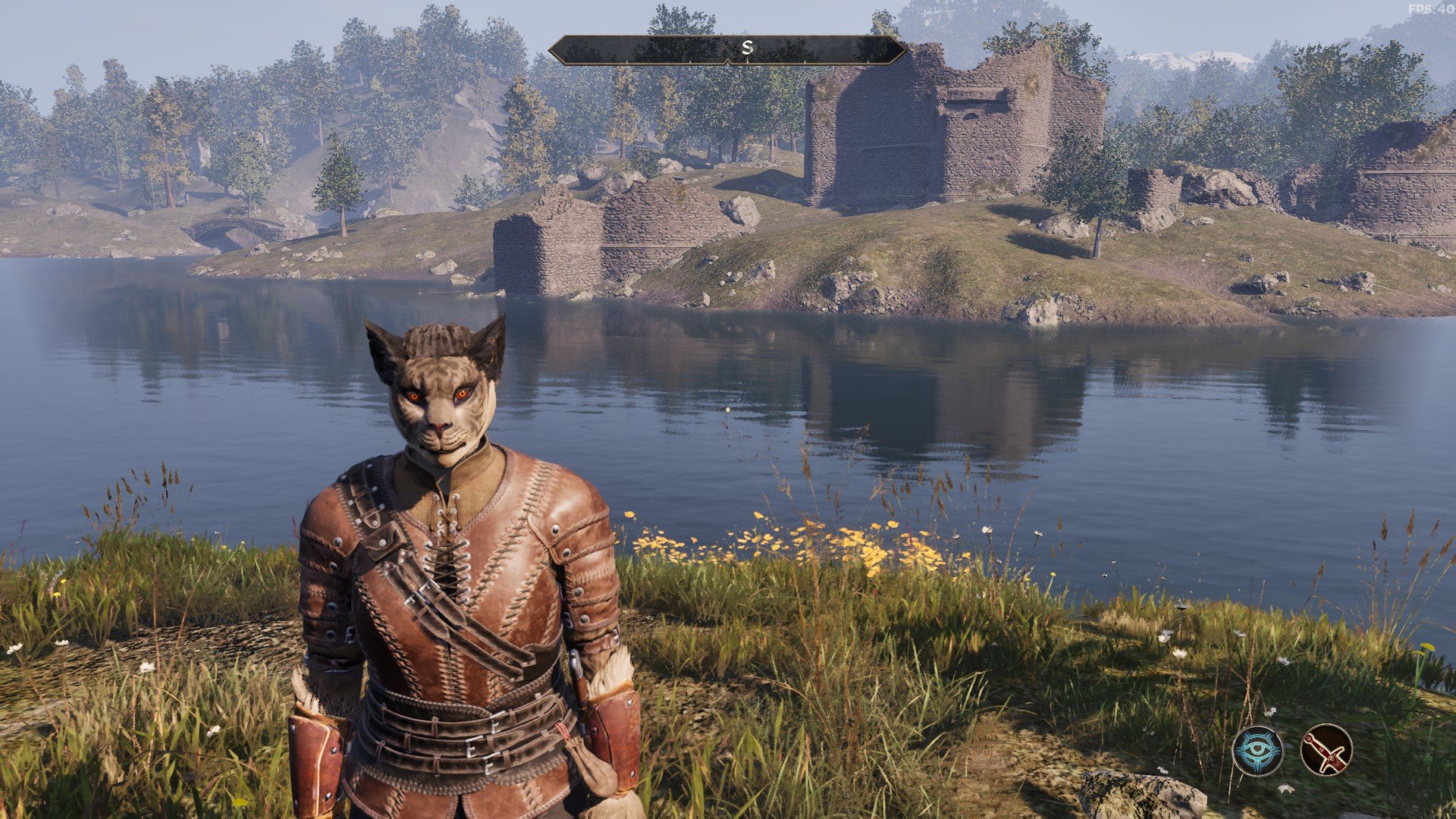1456x819 pixels.
Task: Activate the blue glowing eye ability icon
Action: tap(1257, 751)
